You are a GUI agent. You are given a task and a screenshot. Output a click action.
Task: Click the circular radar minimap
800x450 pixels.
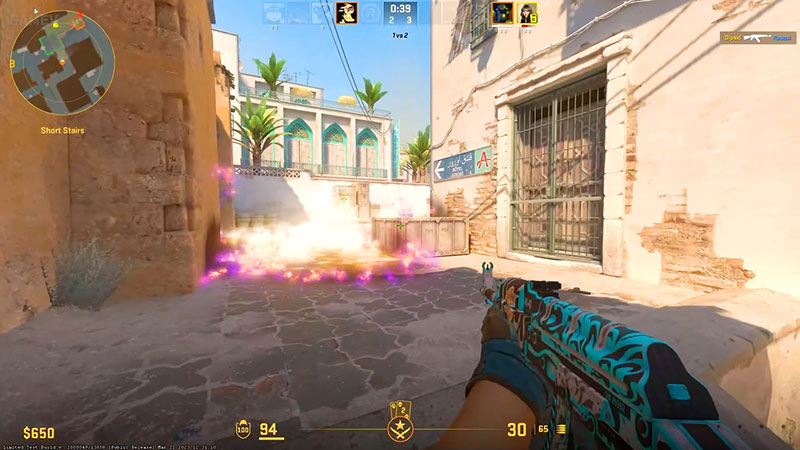click(62, 62)
